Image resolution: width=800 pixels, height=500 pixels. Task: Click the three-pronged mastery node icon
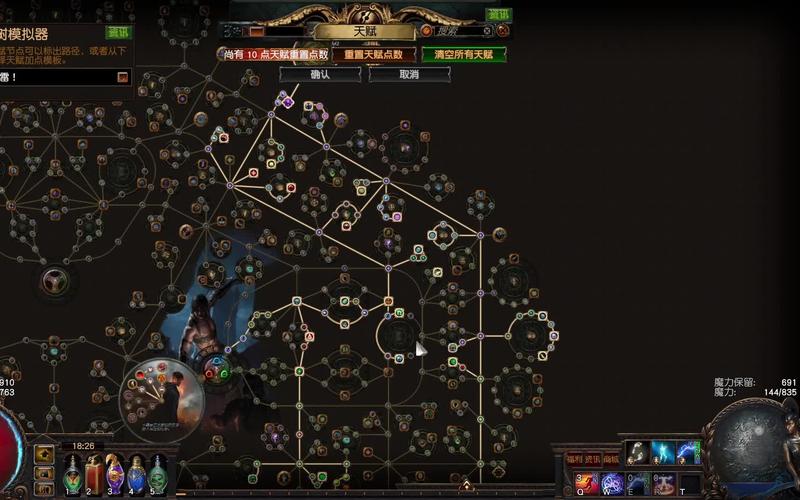[53, 281]
